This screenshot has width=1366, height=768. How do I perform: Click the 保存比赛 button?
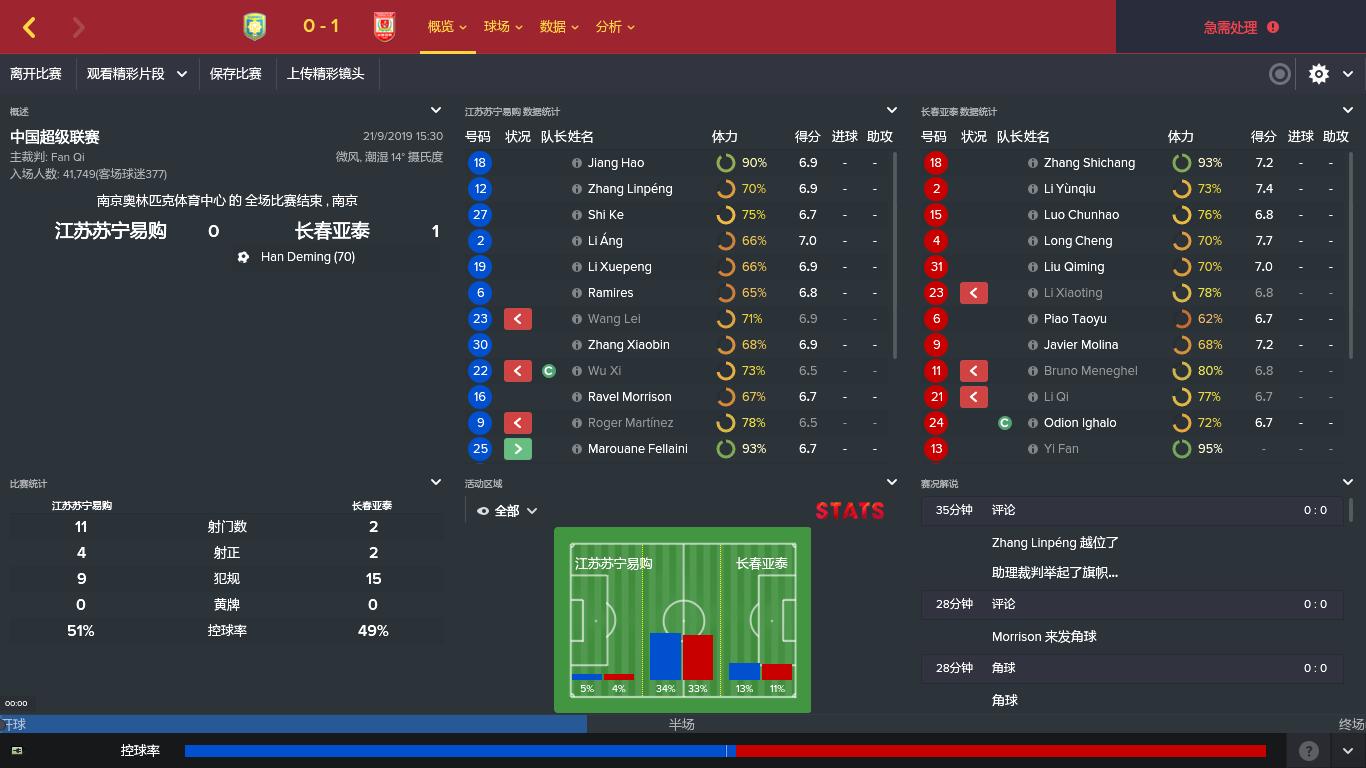tap(237, 73)
